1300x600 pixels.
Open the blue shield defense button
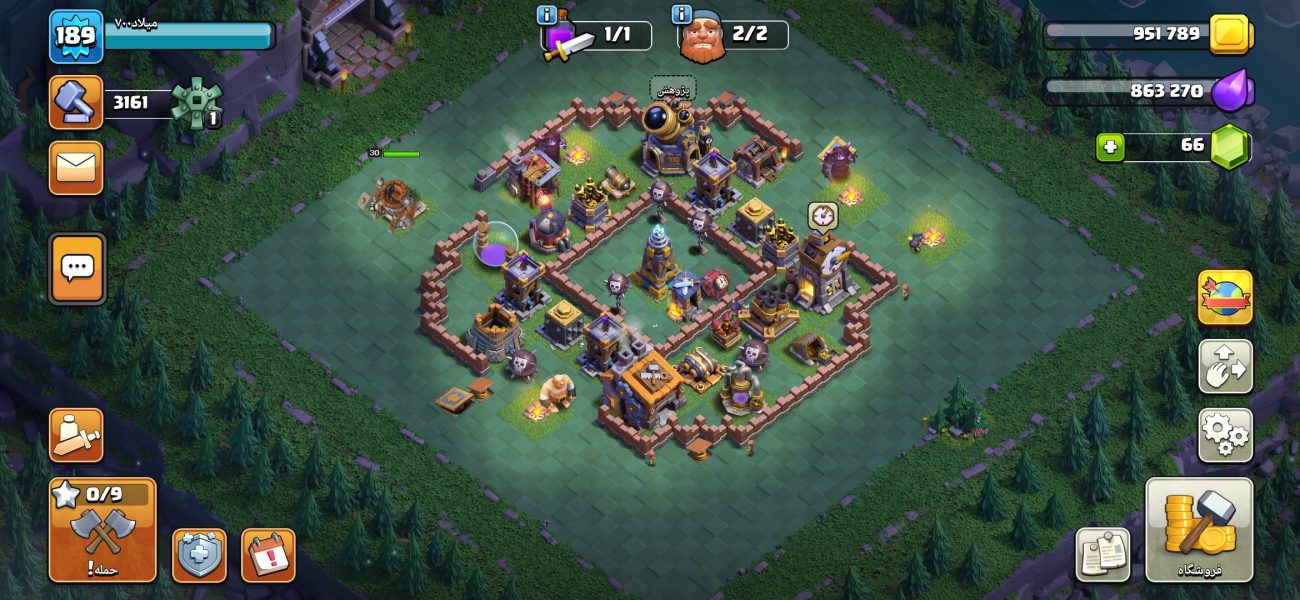199,555
